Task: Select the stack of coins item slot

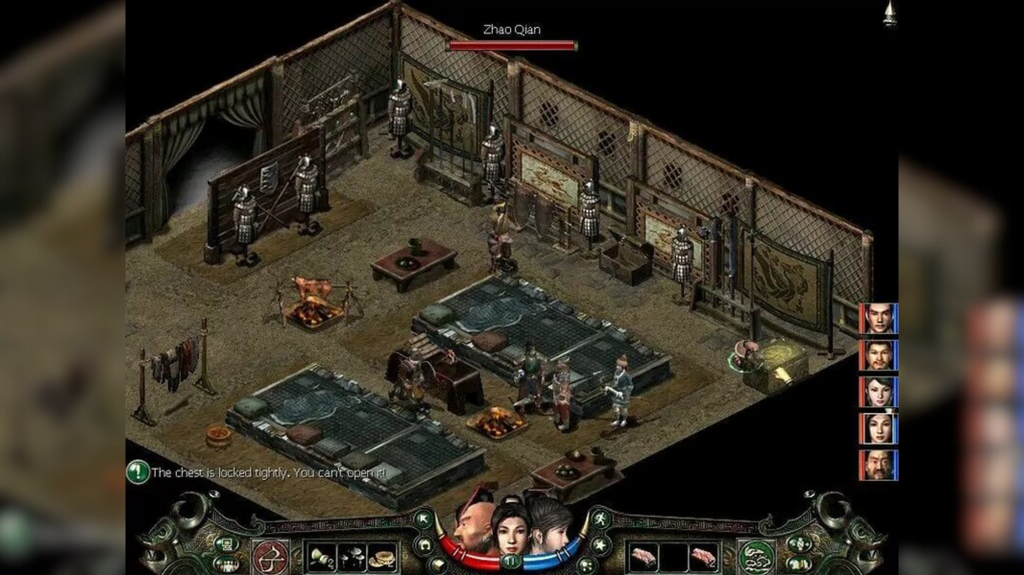Action: click(380, 557)
